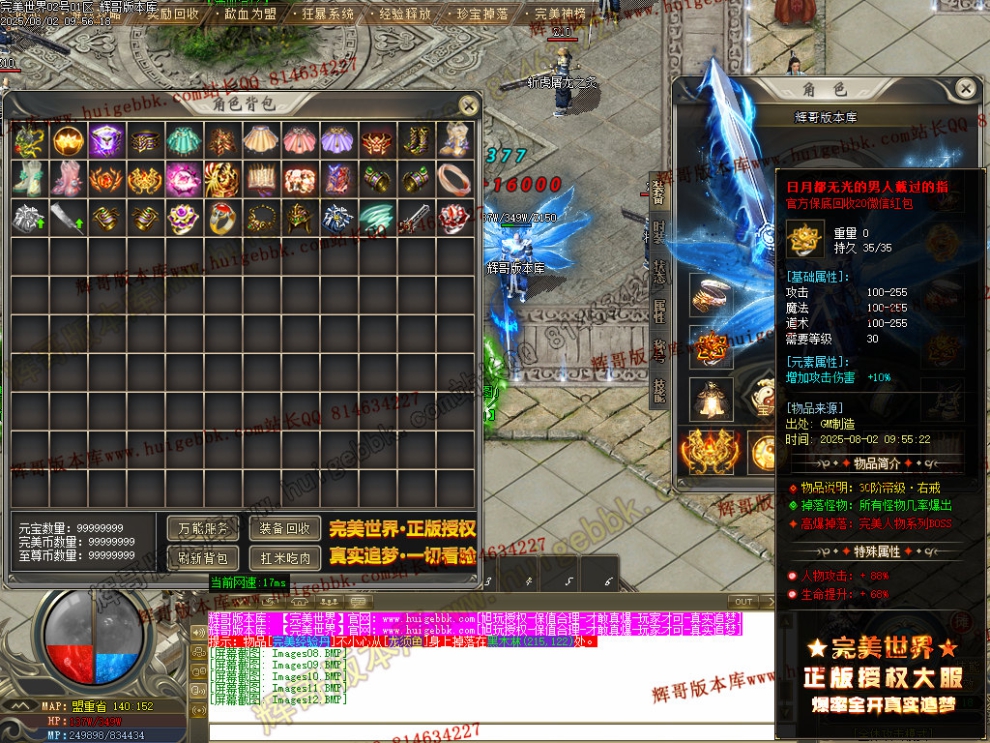Viewport: 990px width, 743px height.
Task: Select the bead necklace in the bag
Action: pos(262,217)
